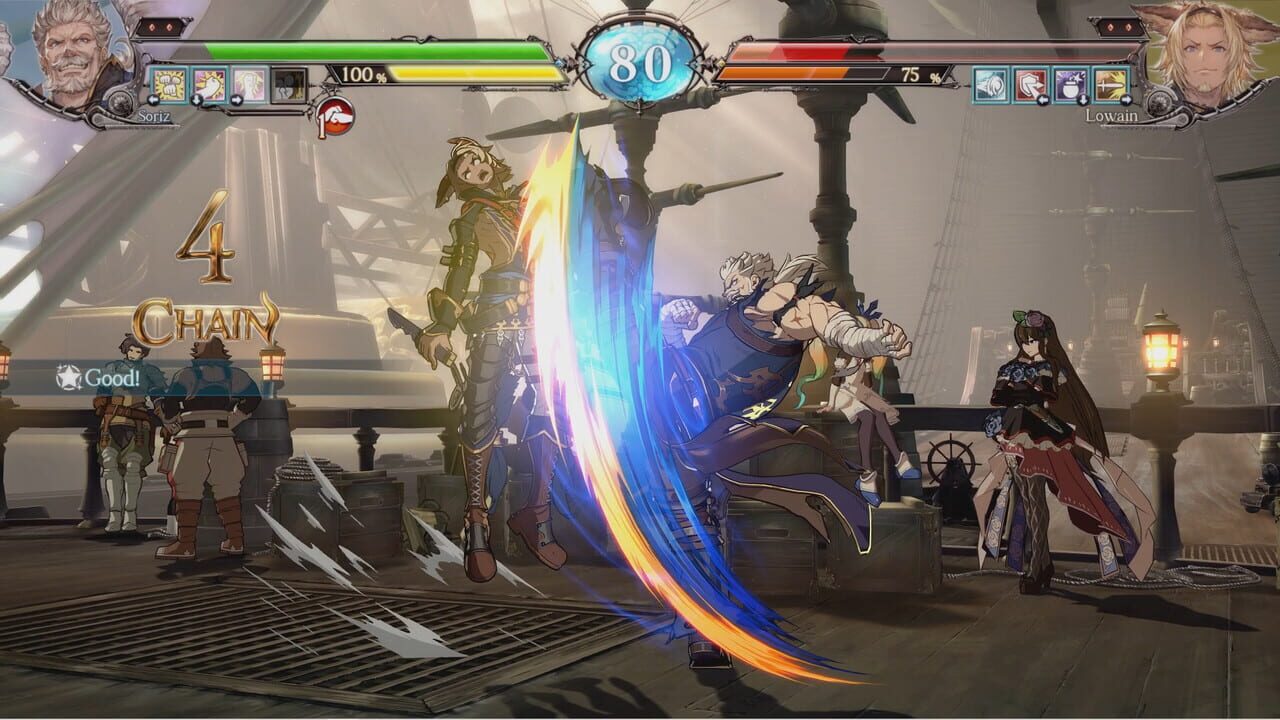Click the Lowain name label

coord(1112,114)
